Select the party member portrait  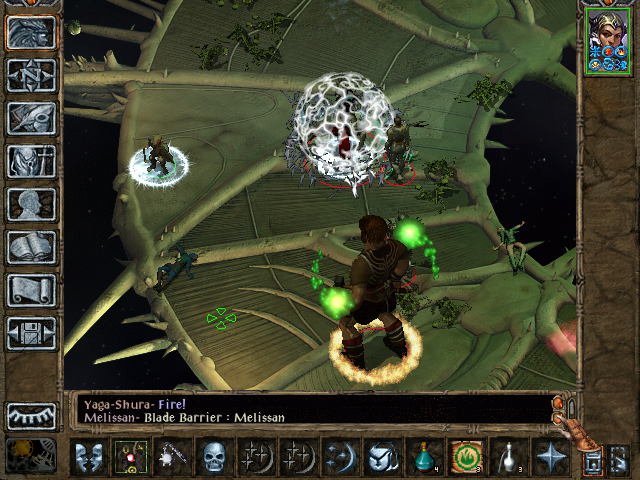pyautogui.click(x=609, y=40)
